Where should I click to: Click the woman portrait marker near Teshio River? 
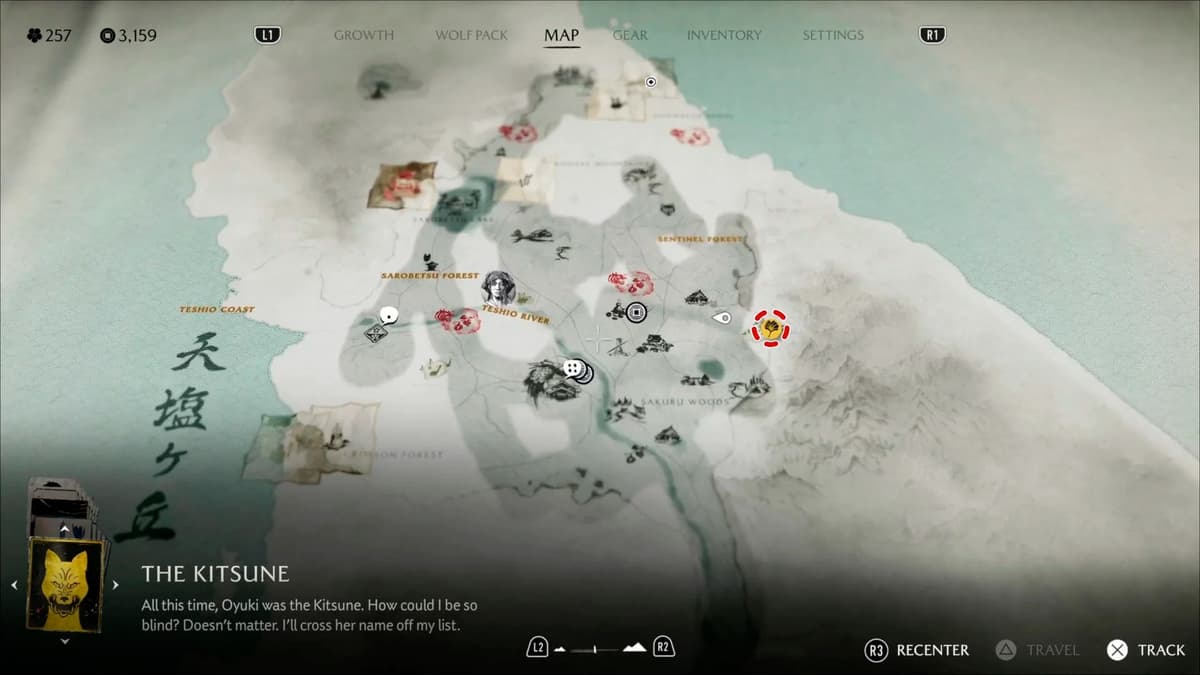498,288
